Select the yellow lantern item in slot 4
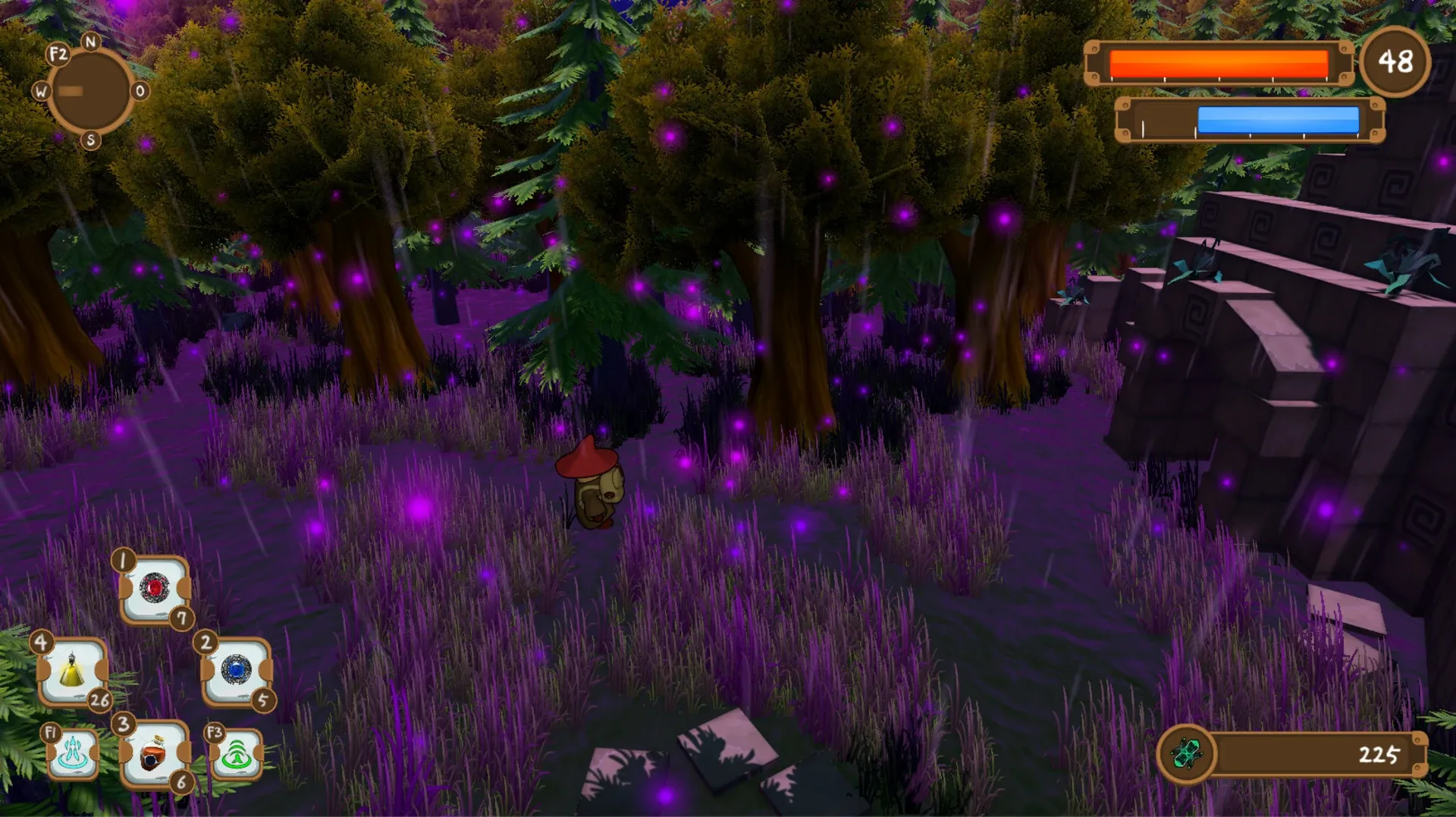 (72, 671)
